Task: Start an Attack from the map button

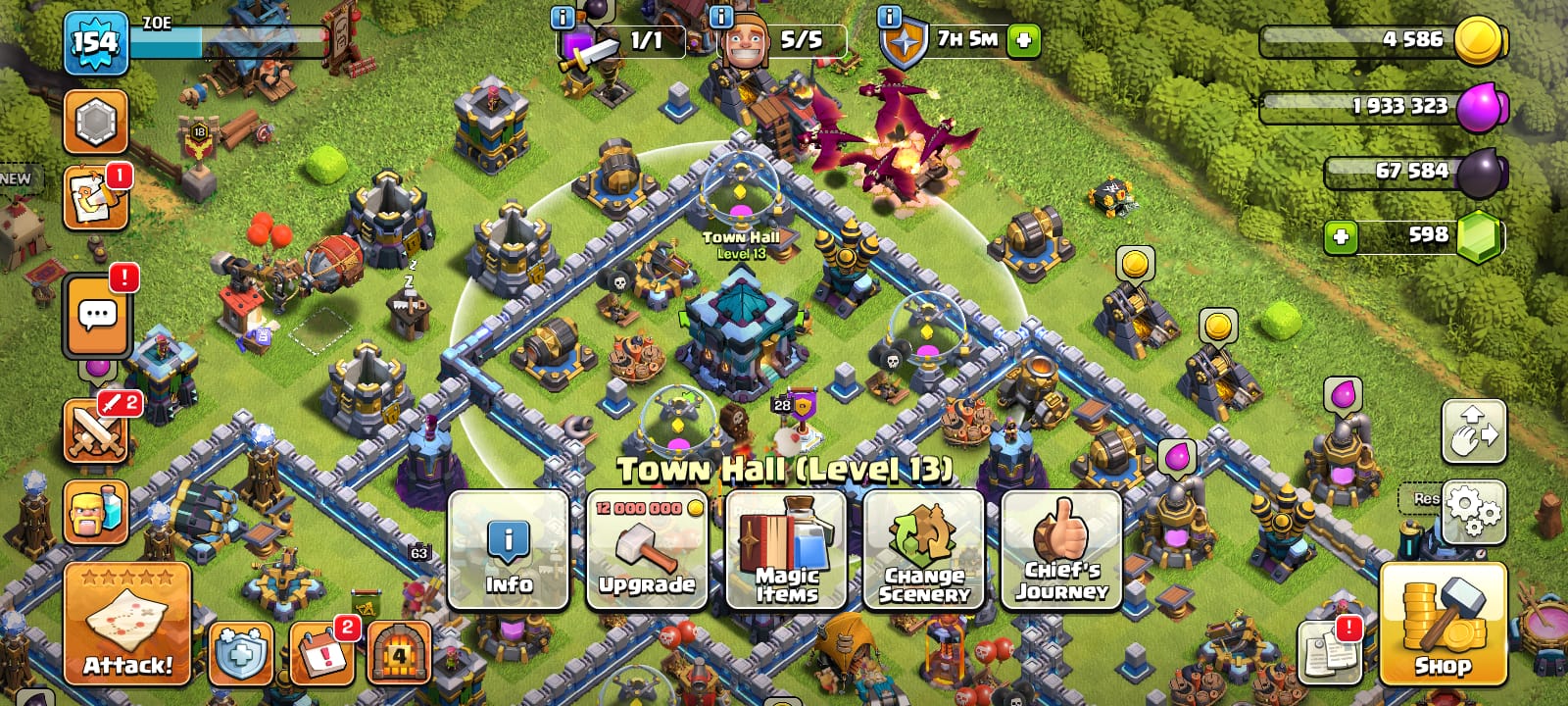Action: [x=127, y=624]
